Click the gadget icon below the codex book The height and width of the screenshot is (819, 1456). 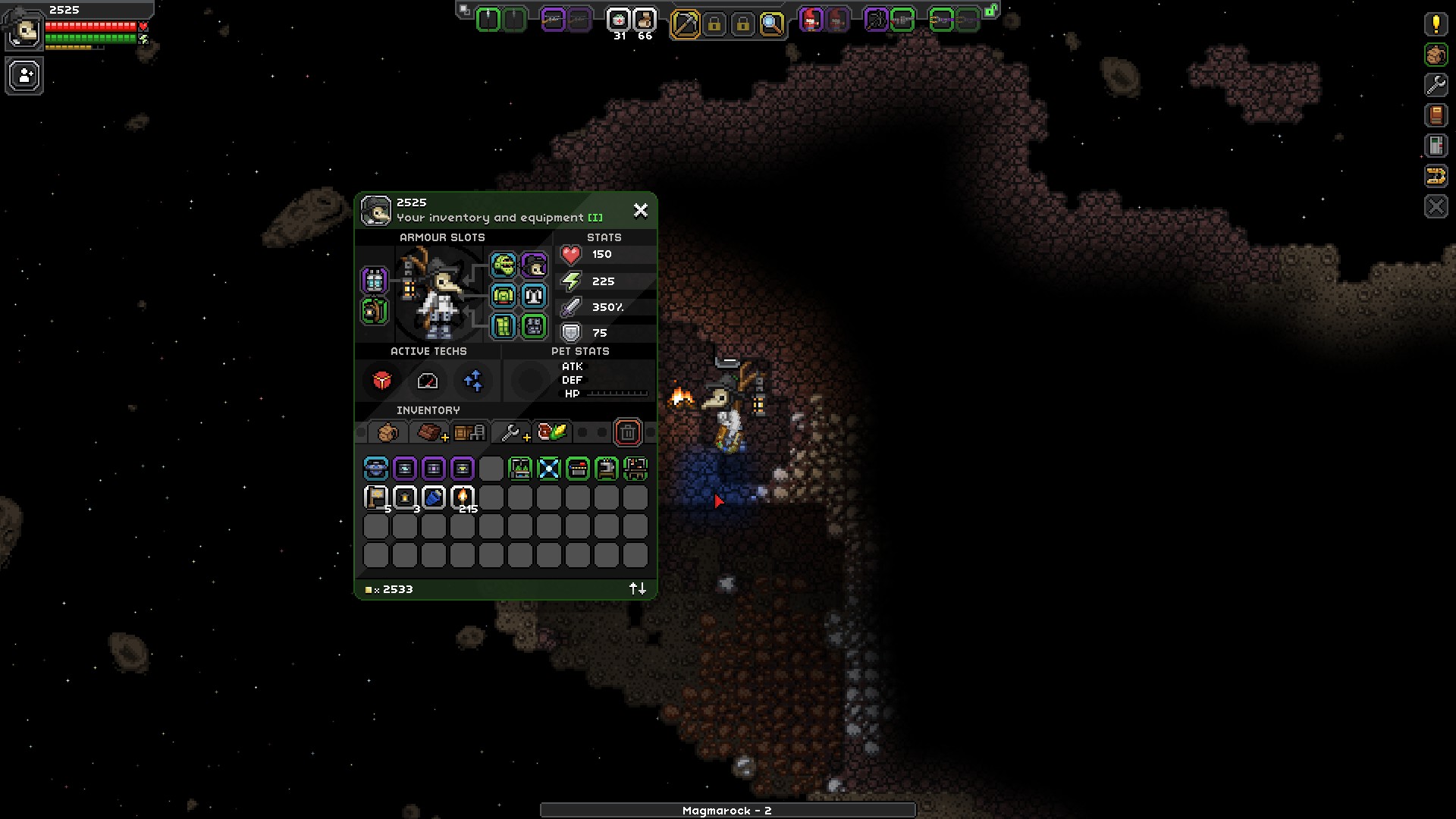(1436, 146)
